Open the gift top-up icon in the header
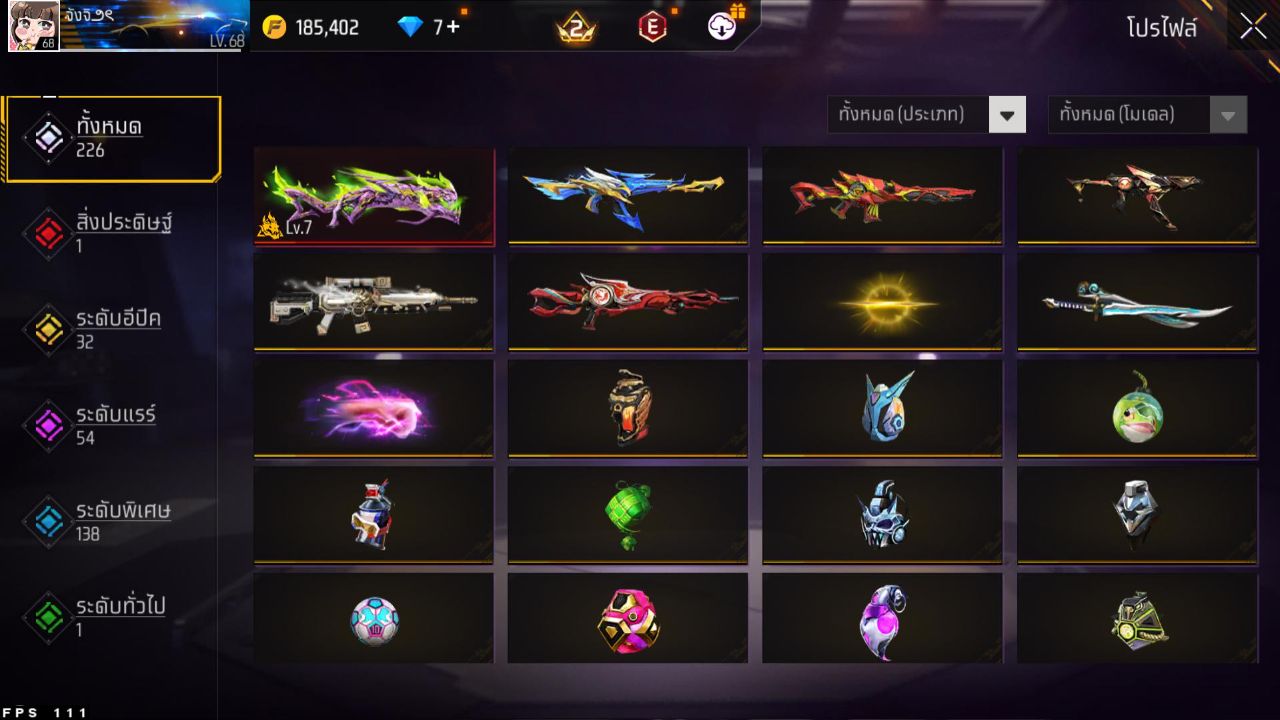Screen dimensions: 1280x720 [722, 27]
